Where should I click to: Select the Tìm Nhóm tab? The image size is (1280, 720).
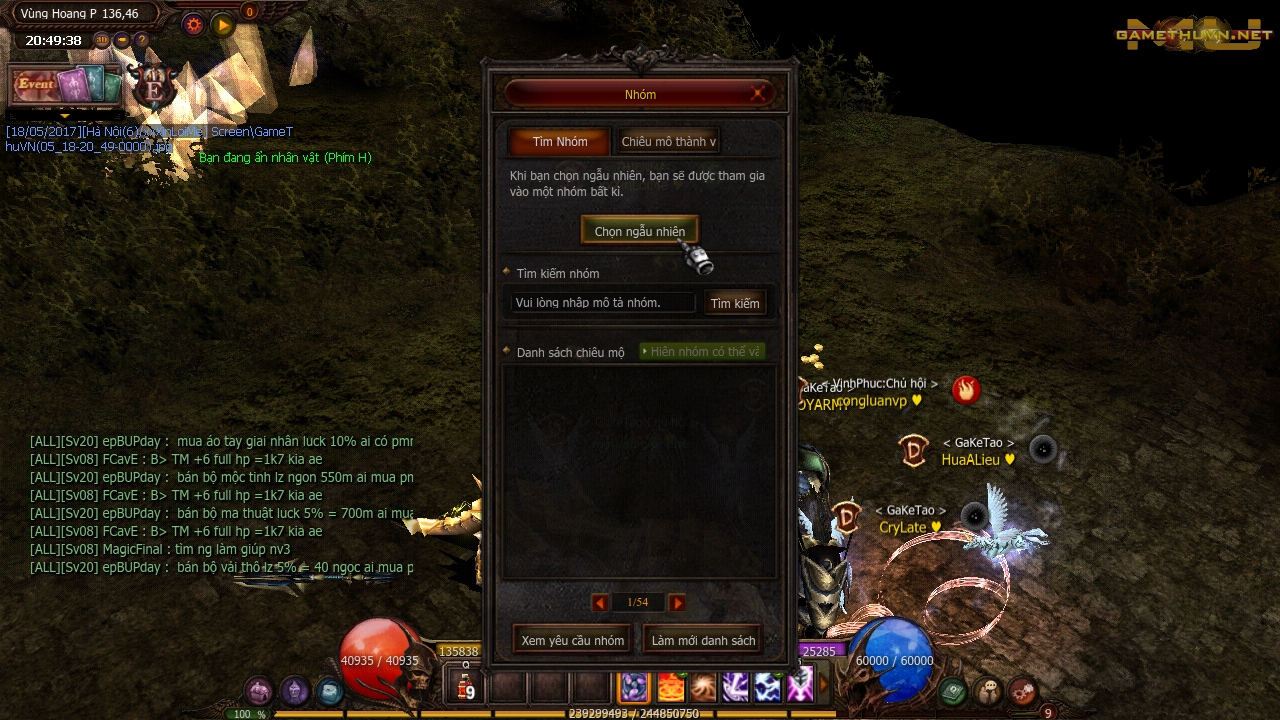click(x=559, y=141)
